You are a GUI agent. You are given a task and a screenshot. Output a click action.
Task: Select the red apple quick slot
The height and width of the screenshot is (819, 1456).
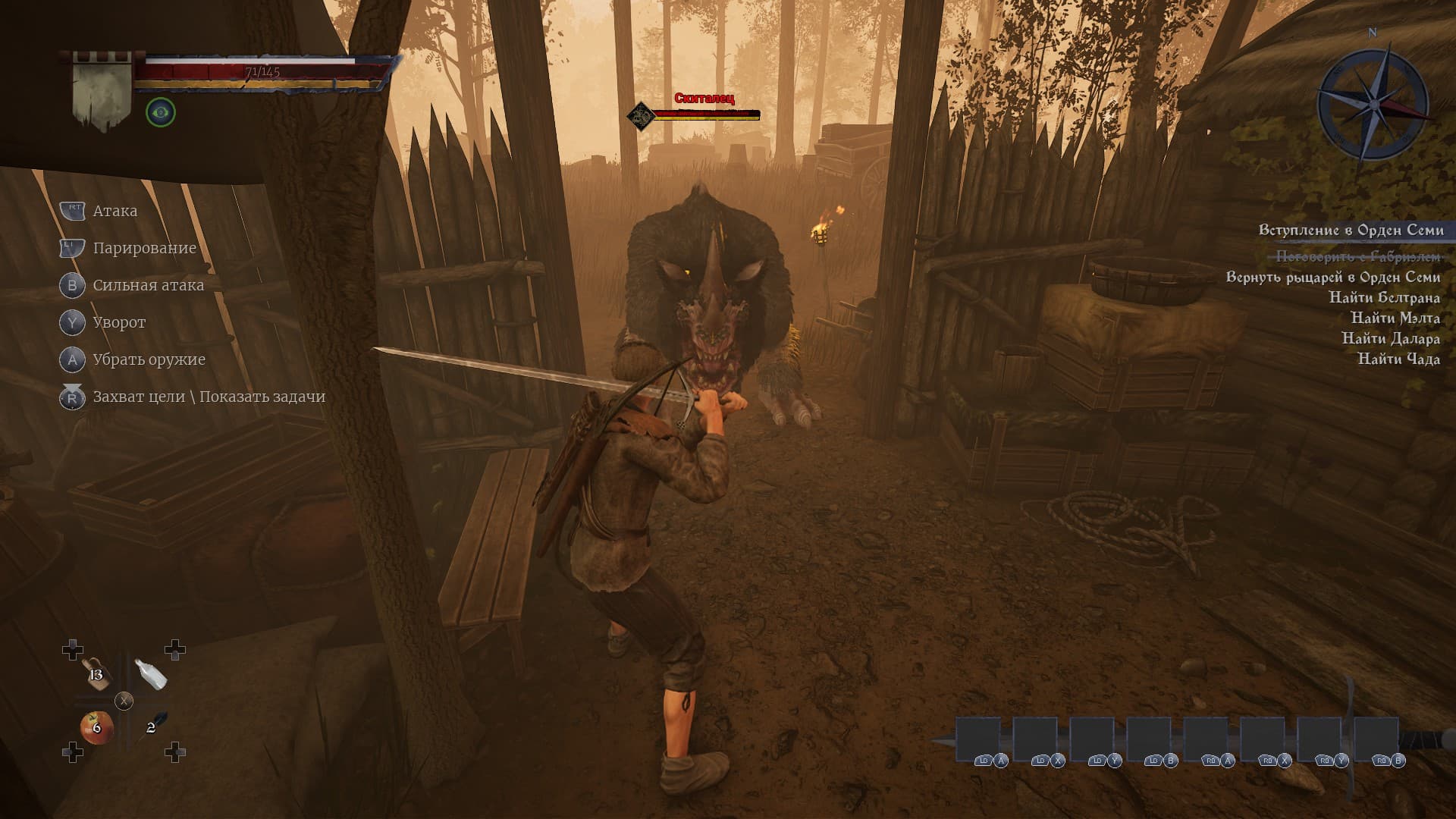(x=96, y=728)
